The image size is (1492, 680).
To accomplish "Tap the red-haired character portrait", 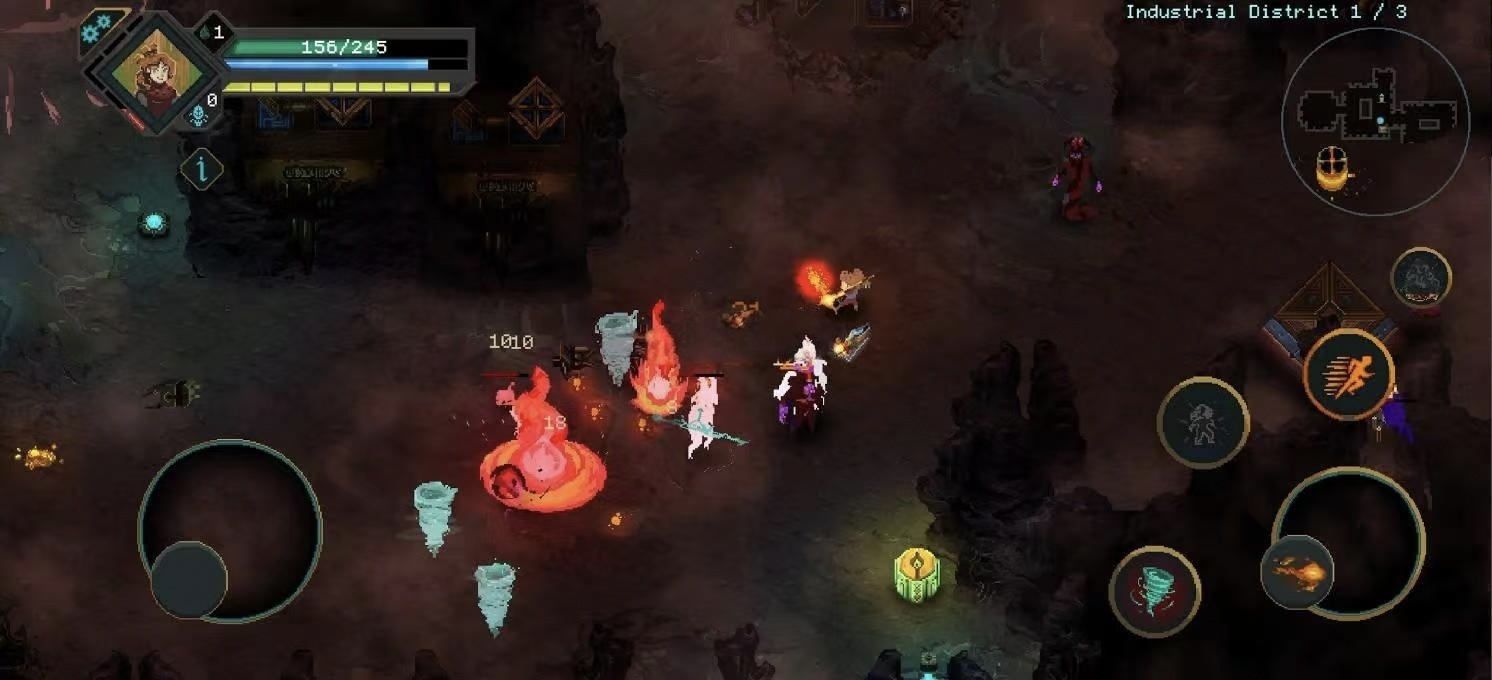I will (x=153, y=73).
